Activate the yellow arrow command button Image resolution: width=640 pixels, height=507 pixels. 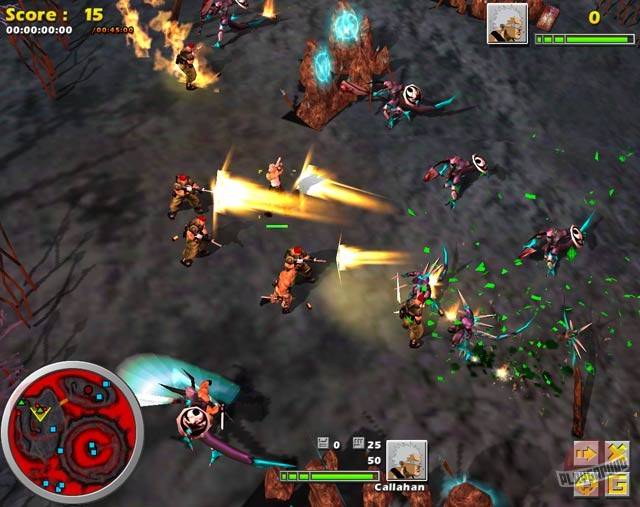(x=586, y=454)
